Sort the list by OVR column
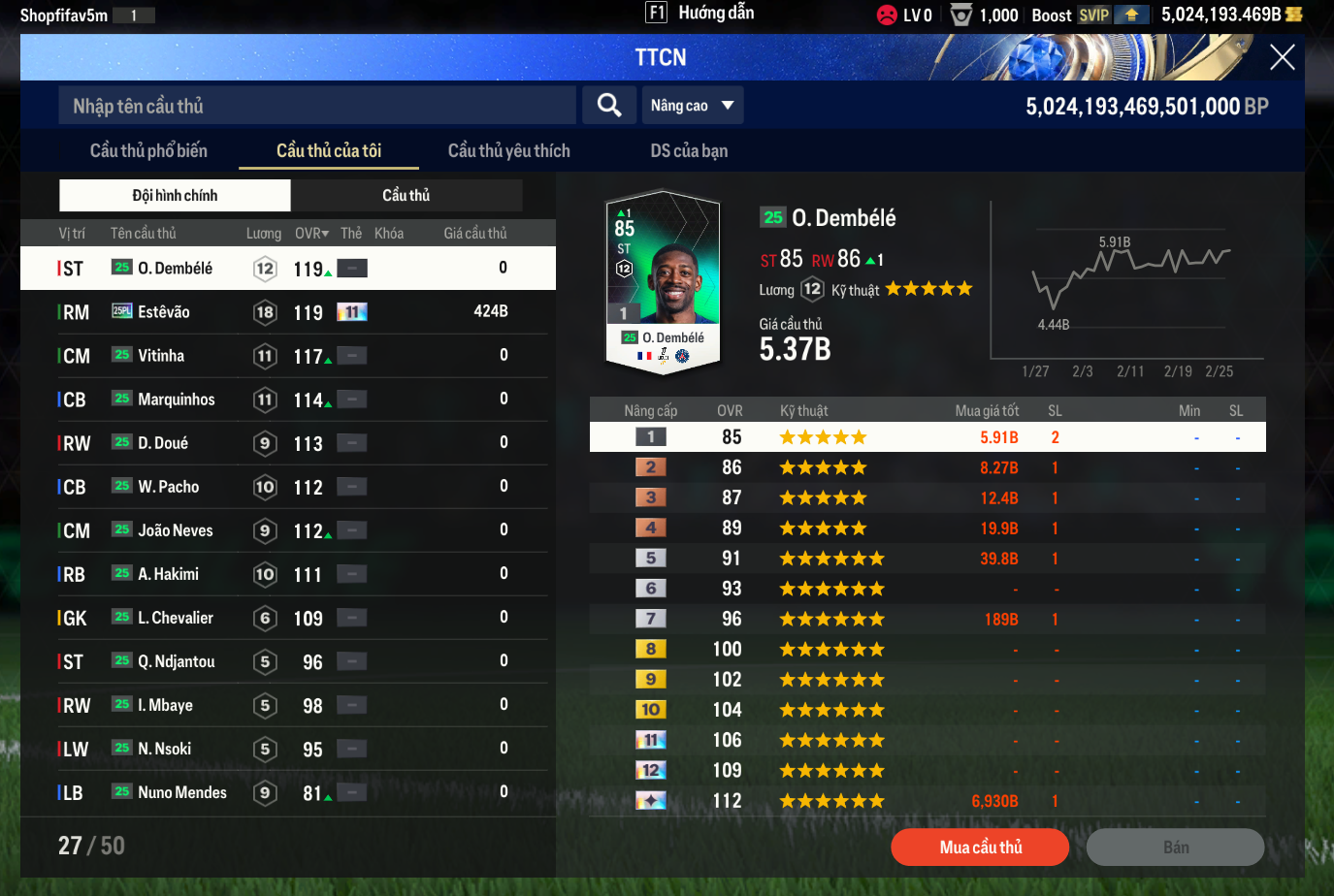Image resolution: width=1334 pixels, height=896 pixels. coord(311,234)
